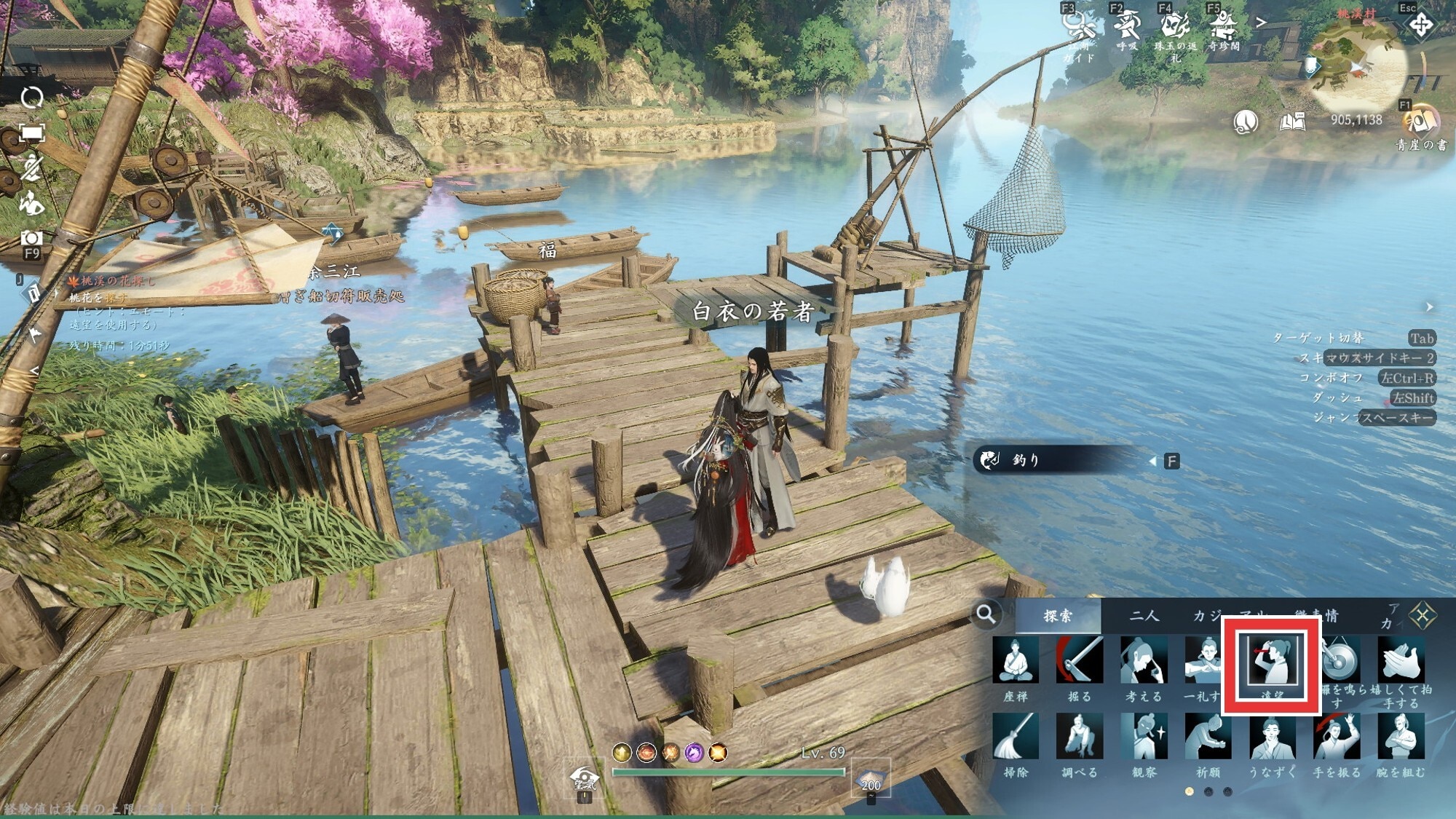This screenshot has width=1456, height=819.
Task: Open the emote search magnifier
Action: pos(986,614)
